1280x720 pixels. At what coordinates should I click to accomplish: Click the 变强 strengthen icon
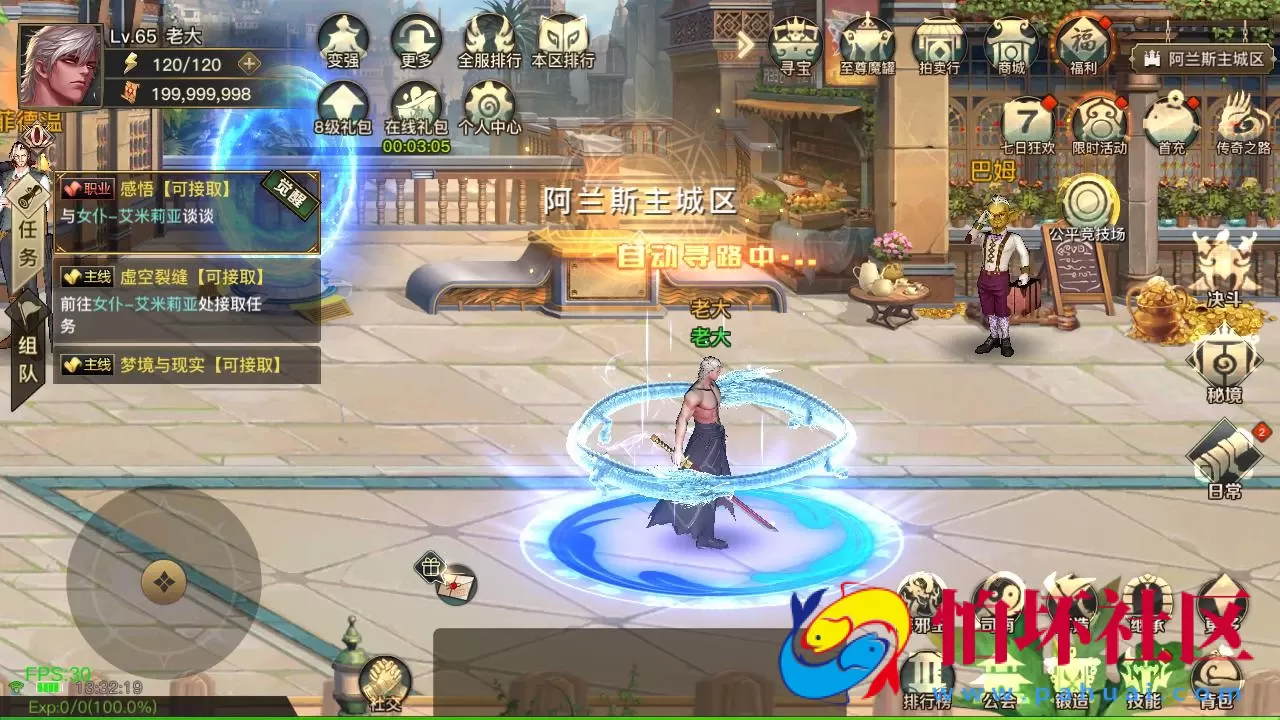coord(343,40)
